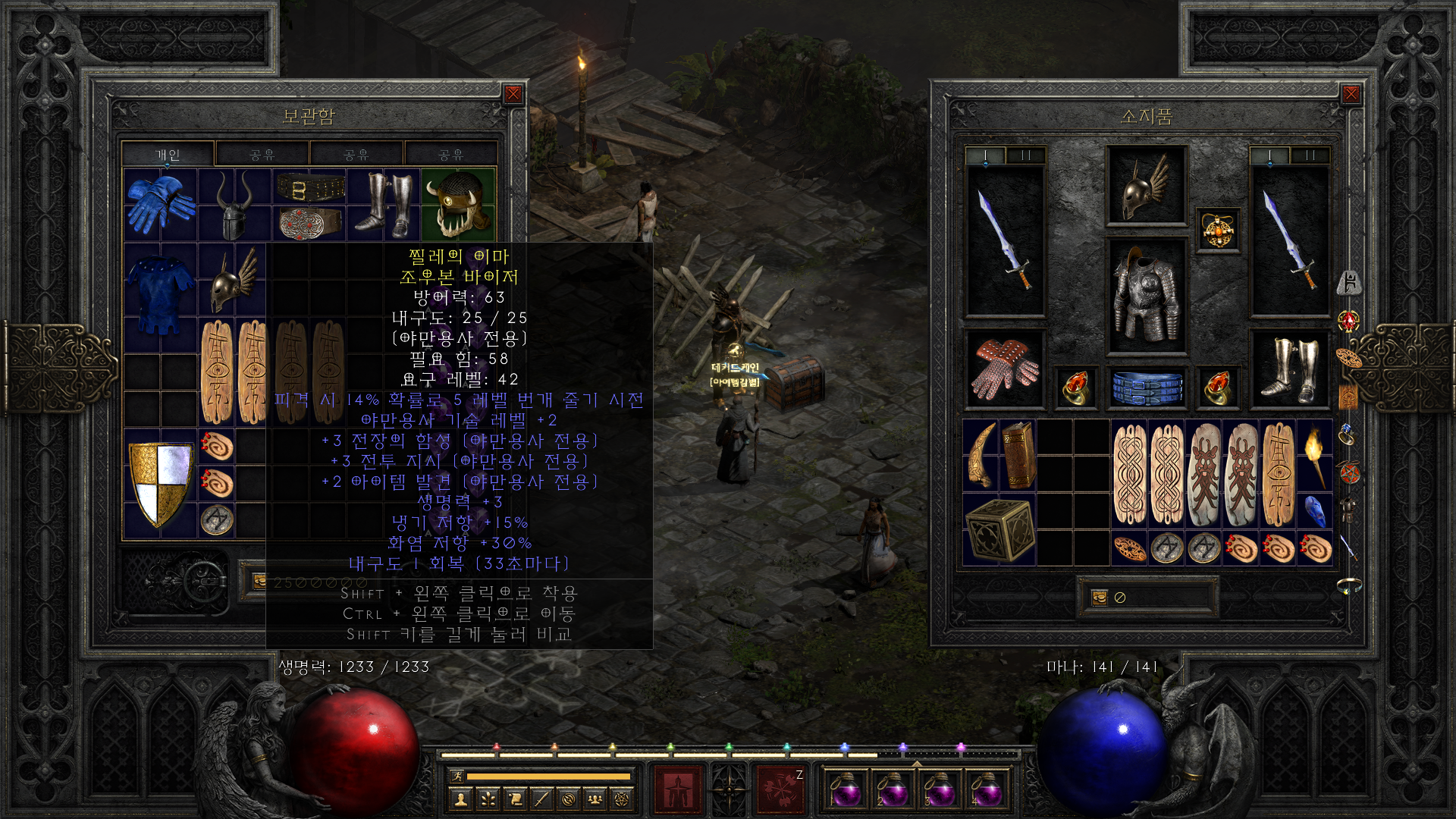Click the inventory gold coin button
This screenshot has height=819, width=1456.
[x=1099, y=598]
